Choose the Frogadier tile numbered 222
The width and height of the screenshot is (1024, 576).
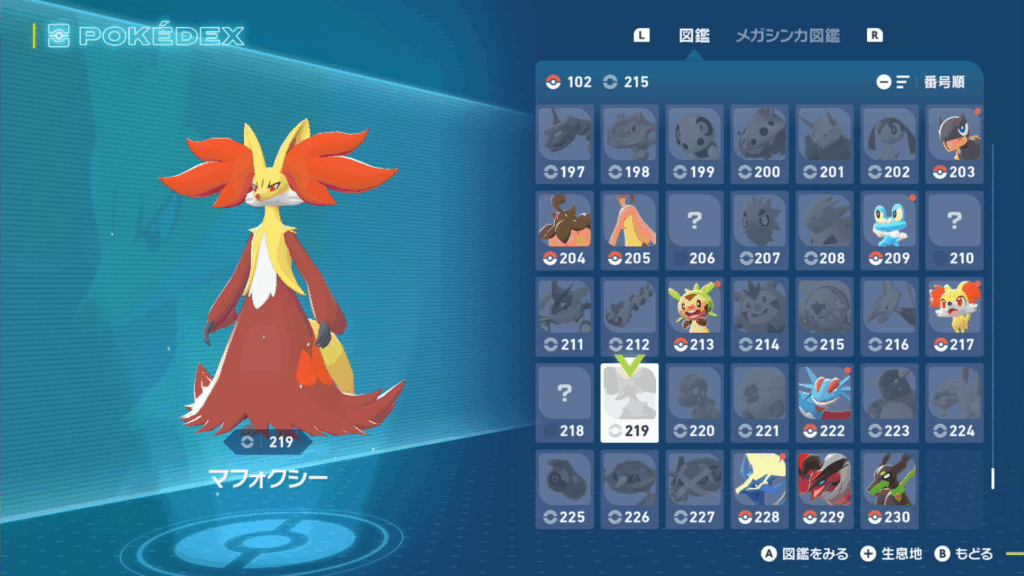pyautogui.click(x=823, y=402)
